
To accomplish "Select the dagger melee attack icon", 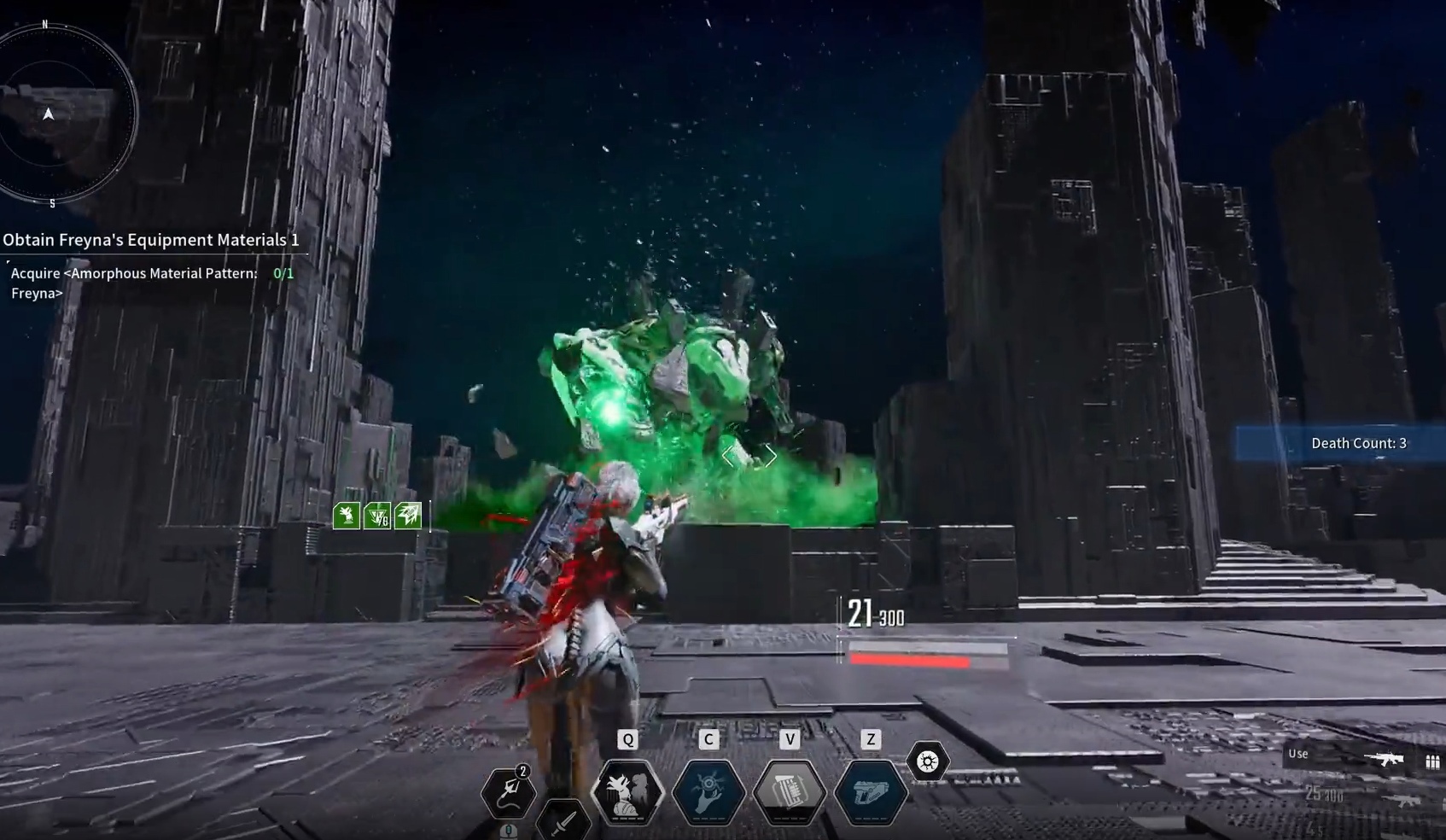I will (x=563, y=822).
